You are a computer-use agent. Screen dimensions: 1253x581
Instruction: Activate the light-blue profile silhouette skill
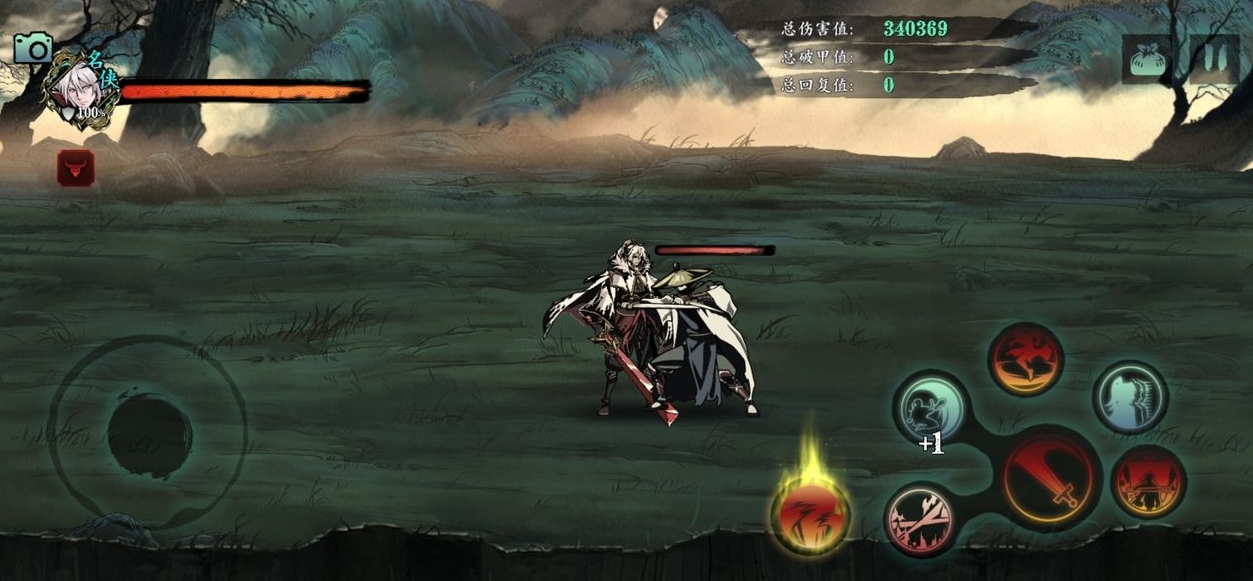coord(1130,397)
